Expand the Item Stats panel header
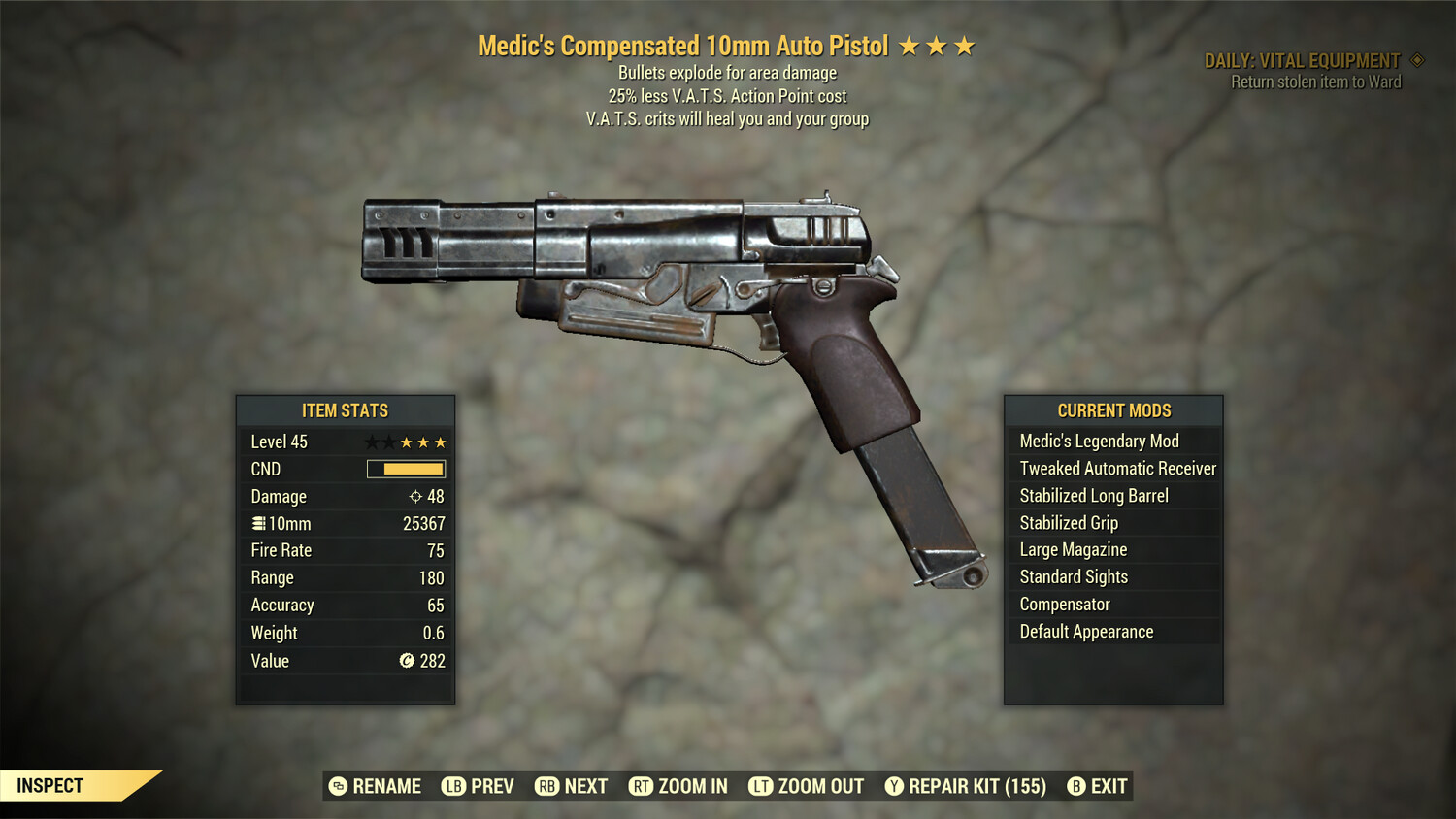This screenshot has height=819, width=1456. pyautogui.click(x=345, y=410)
